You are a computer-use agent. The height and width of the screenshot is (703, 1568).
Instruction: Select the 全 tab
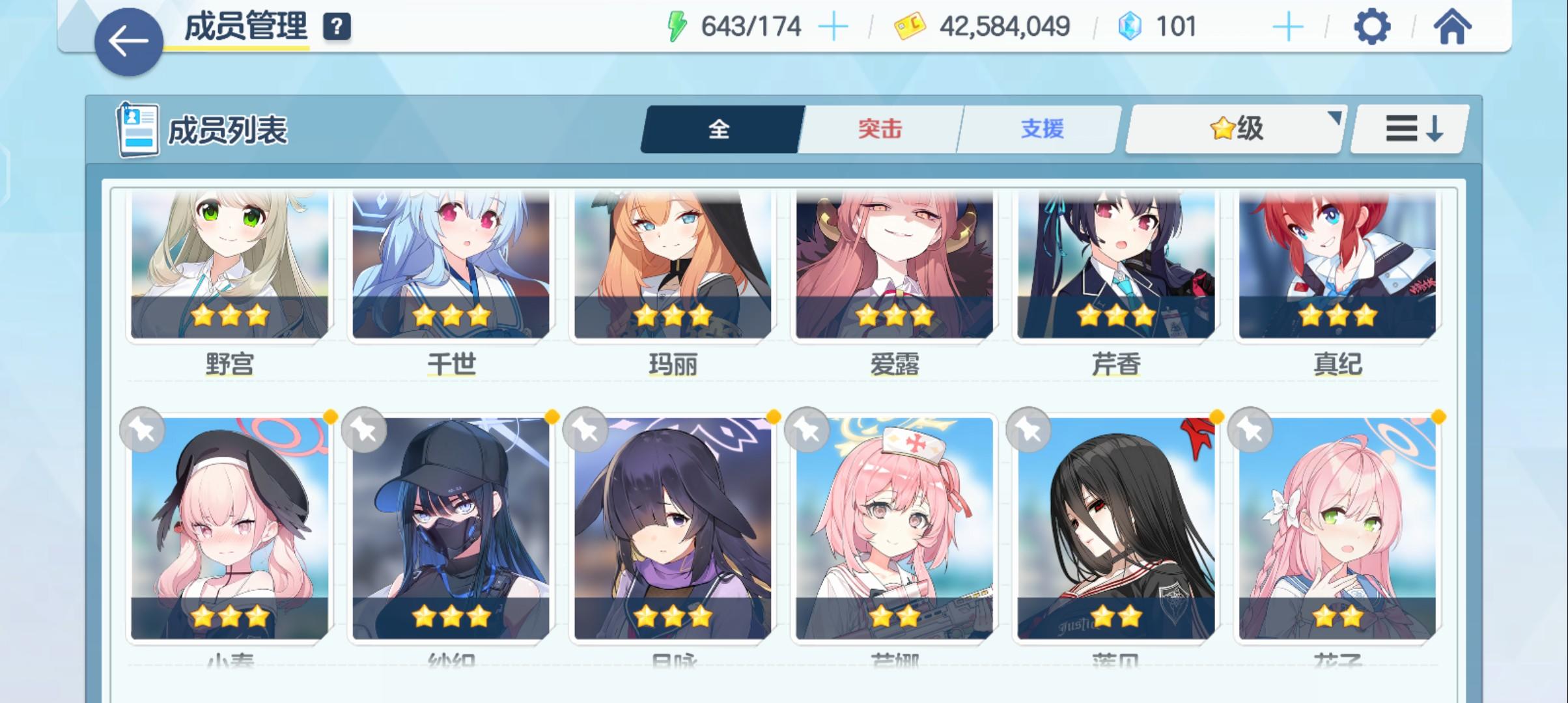coord(720,128)
